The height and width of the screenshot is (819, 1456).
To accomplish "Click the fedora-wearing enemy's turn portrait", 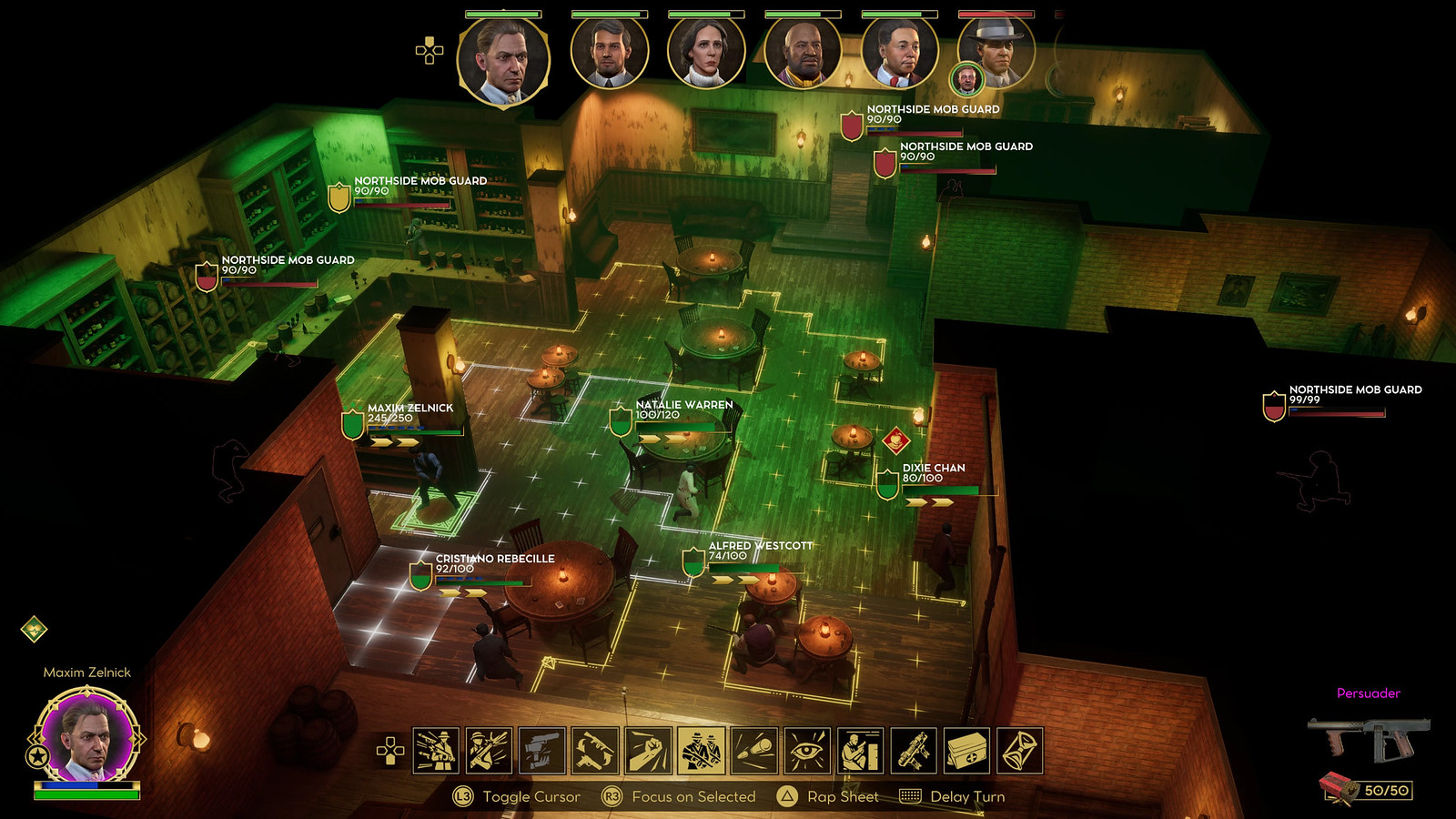I will [x=996, y=53].
